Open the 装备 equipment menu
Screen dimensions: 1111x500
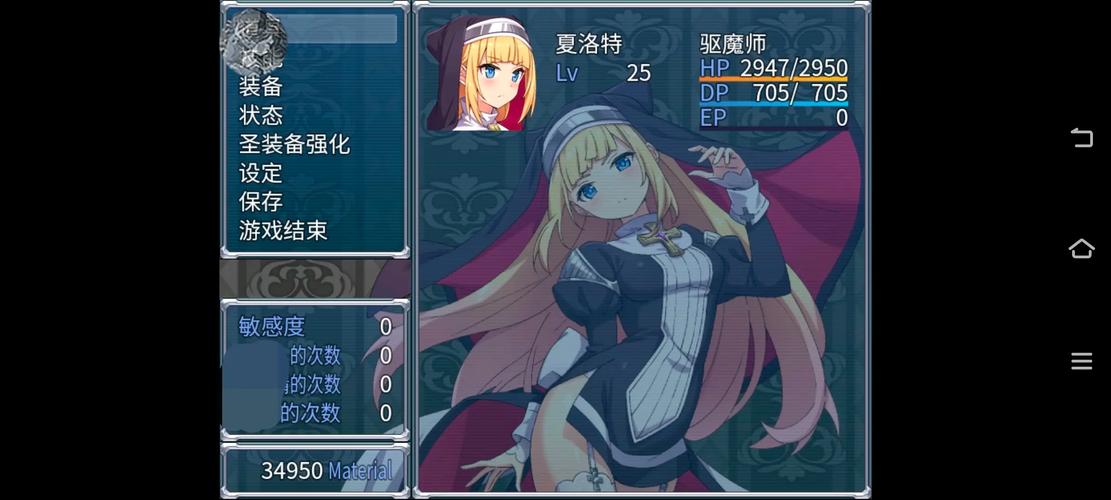click(261, 87)
